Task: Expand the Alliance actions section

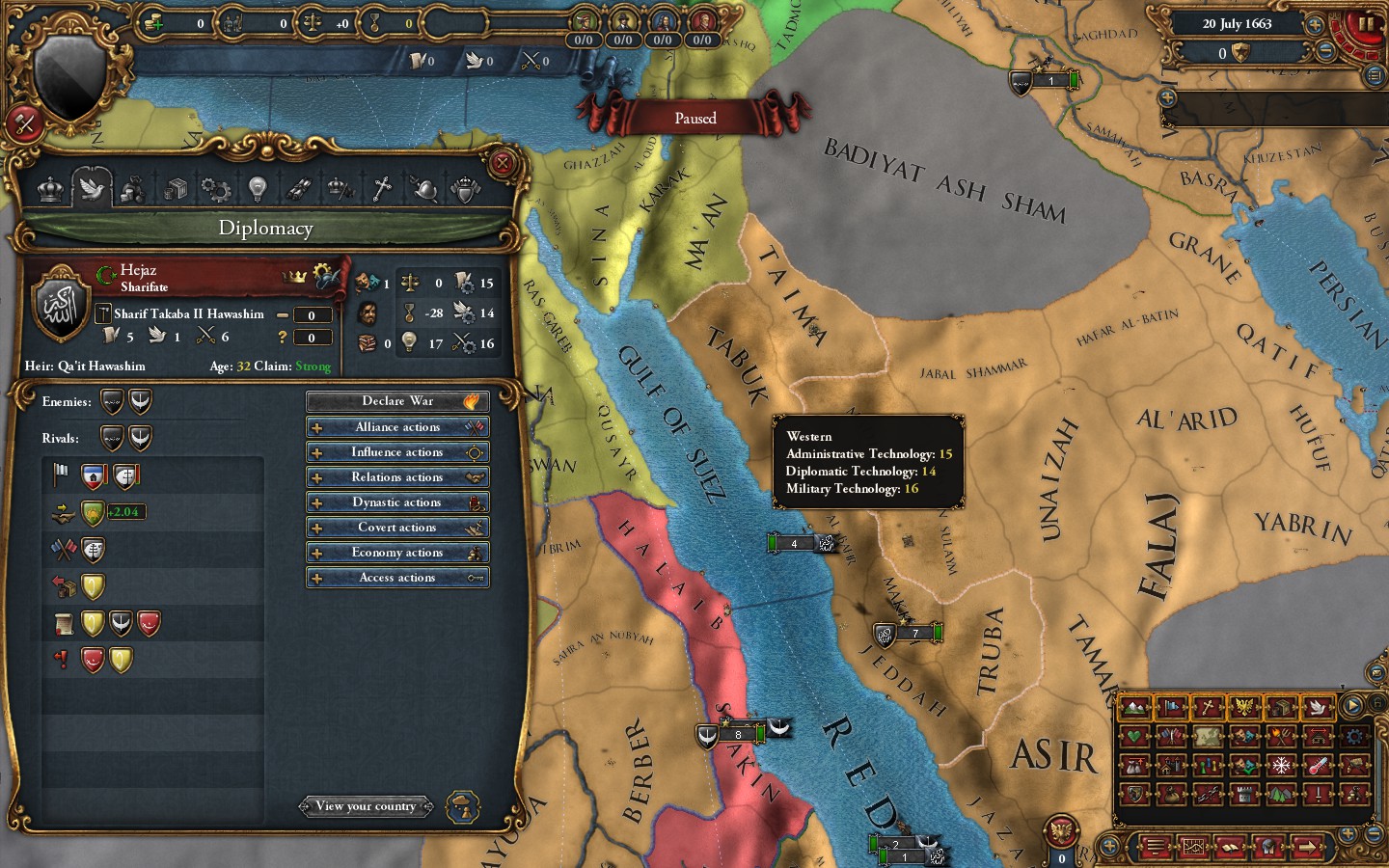Action: point(397,426)
